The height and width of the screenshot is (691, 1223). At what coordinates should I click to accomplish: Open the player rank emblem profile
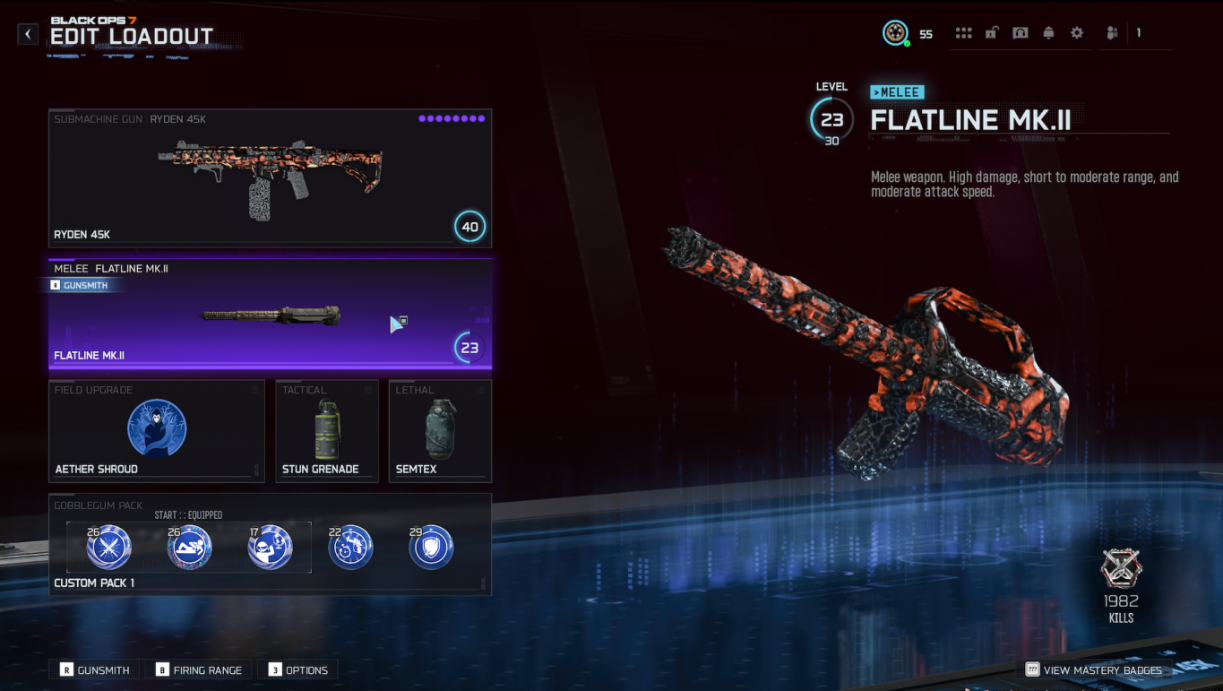pos(895,33)
